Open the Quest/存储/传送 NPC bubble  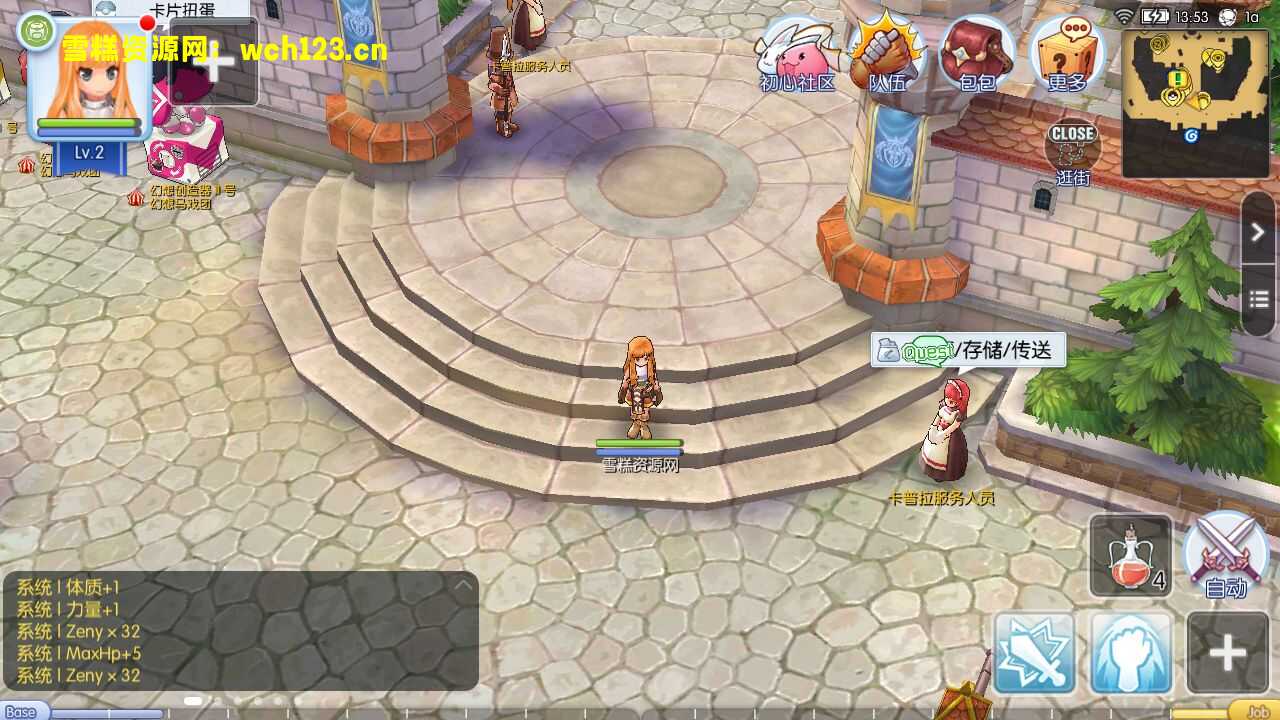point(967,351)
